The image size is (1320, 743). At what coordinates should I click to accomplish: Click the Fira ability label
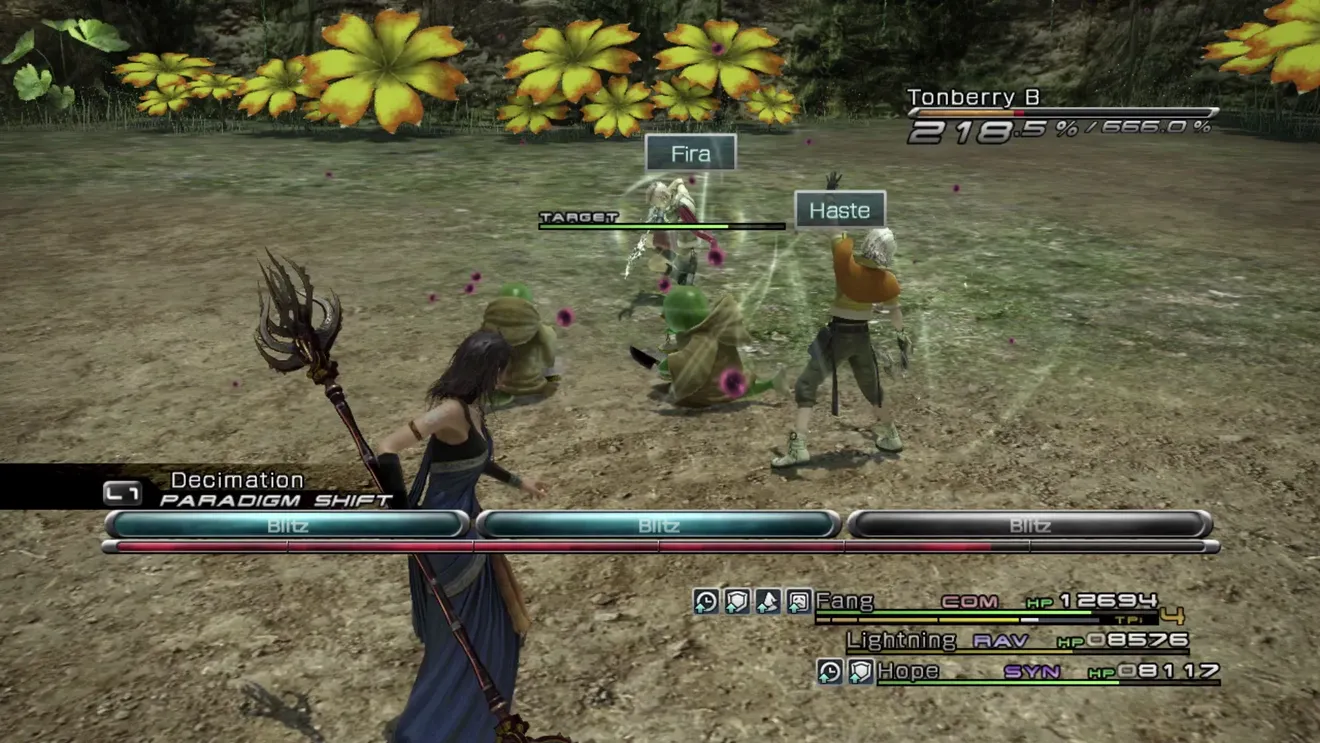691,153
